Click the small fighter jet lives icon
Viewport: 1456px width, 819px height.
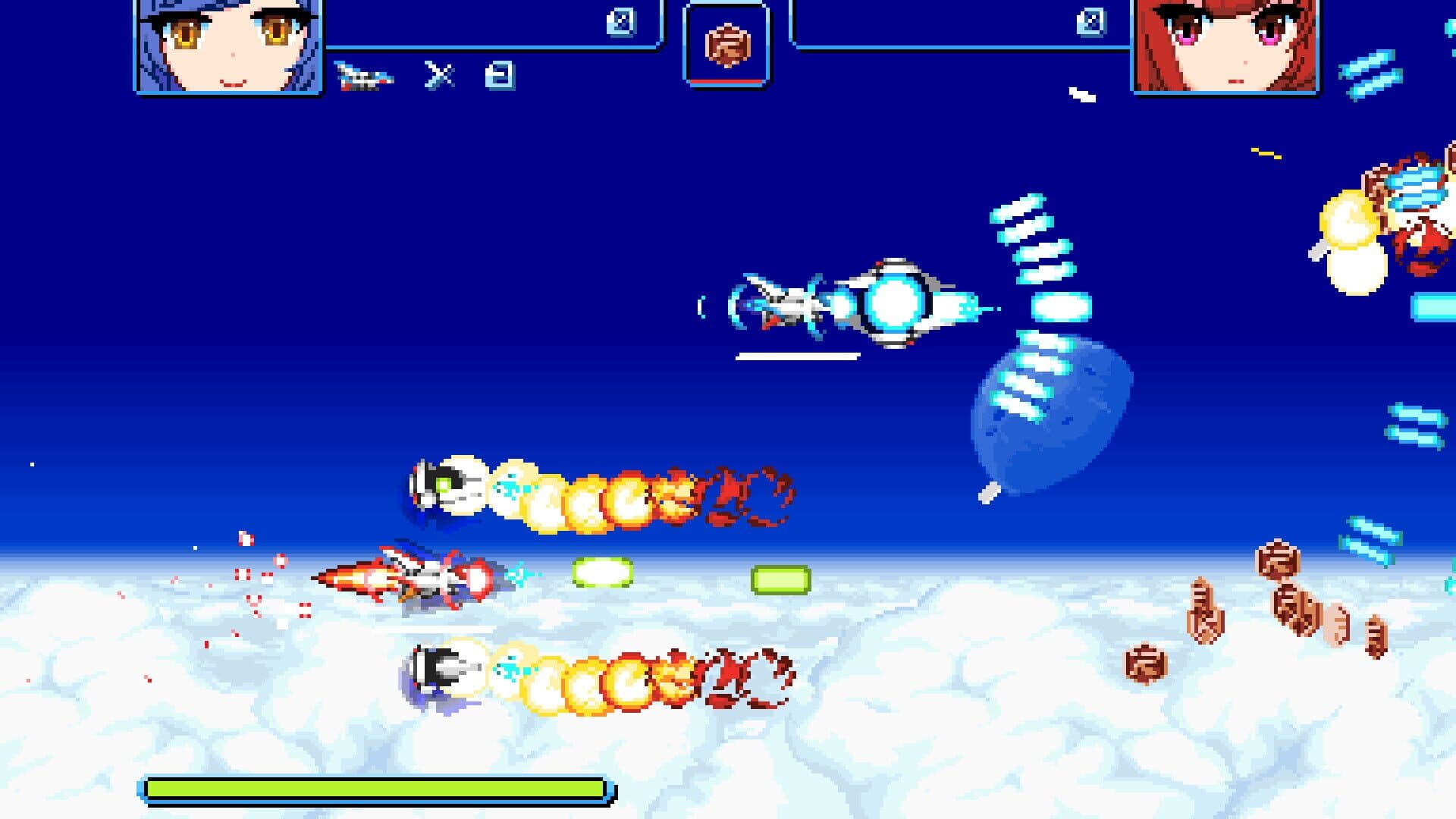tap(364, 74)
